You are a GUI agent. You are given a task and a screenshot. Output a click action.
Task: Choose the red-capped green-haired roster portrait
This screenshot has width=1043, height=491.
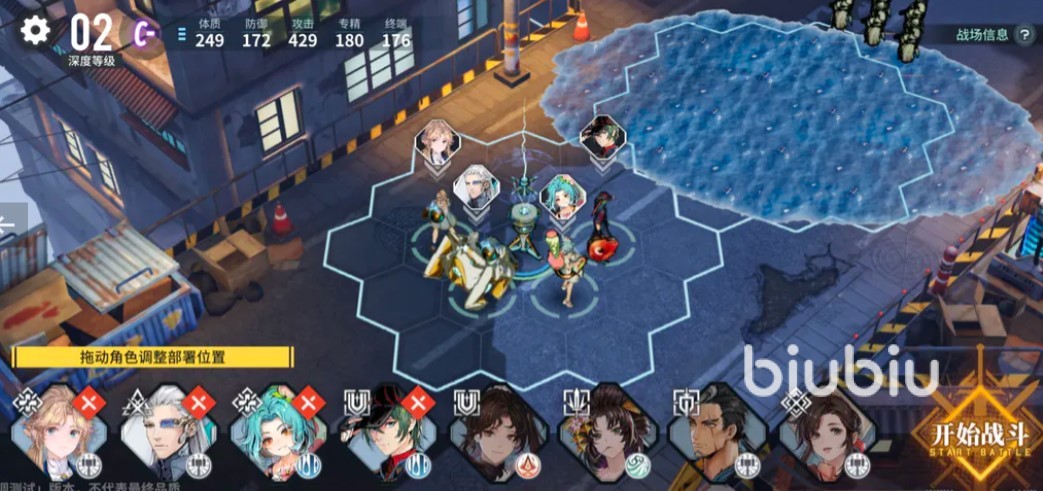coord(383,432)
